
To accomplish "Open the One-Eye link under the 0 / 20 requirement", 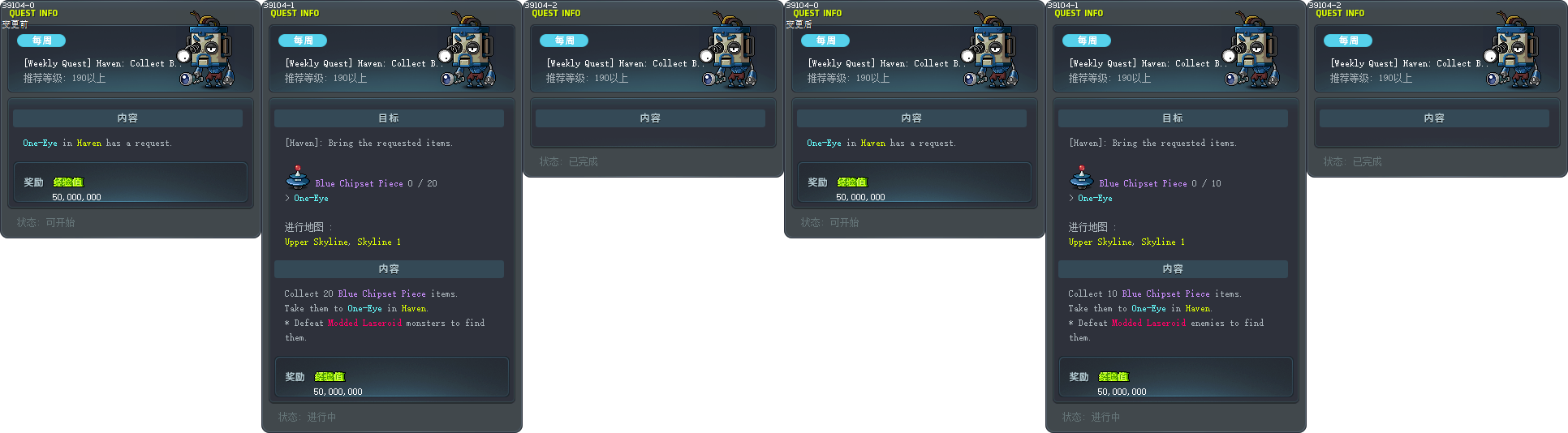I will point(311,198).
